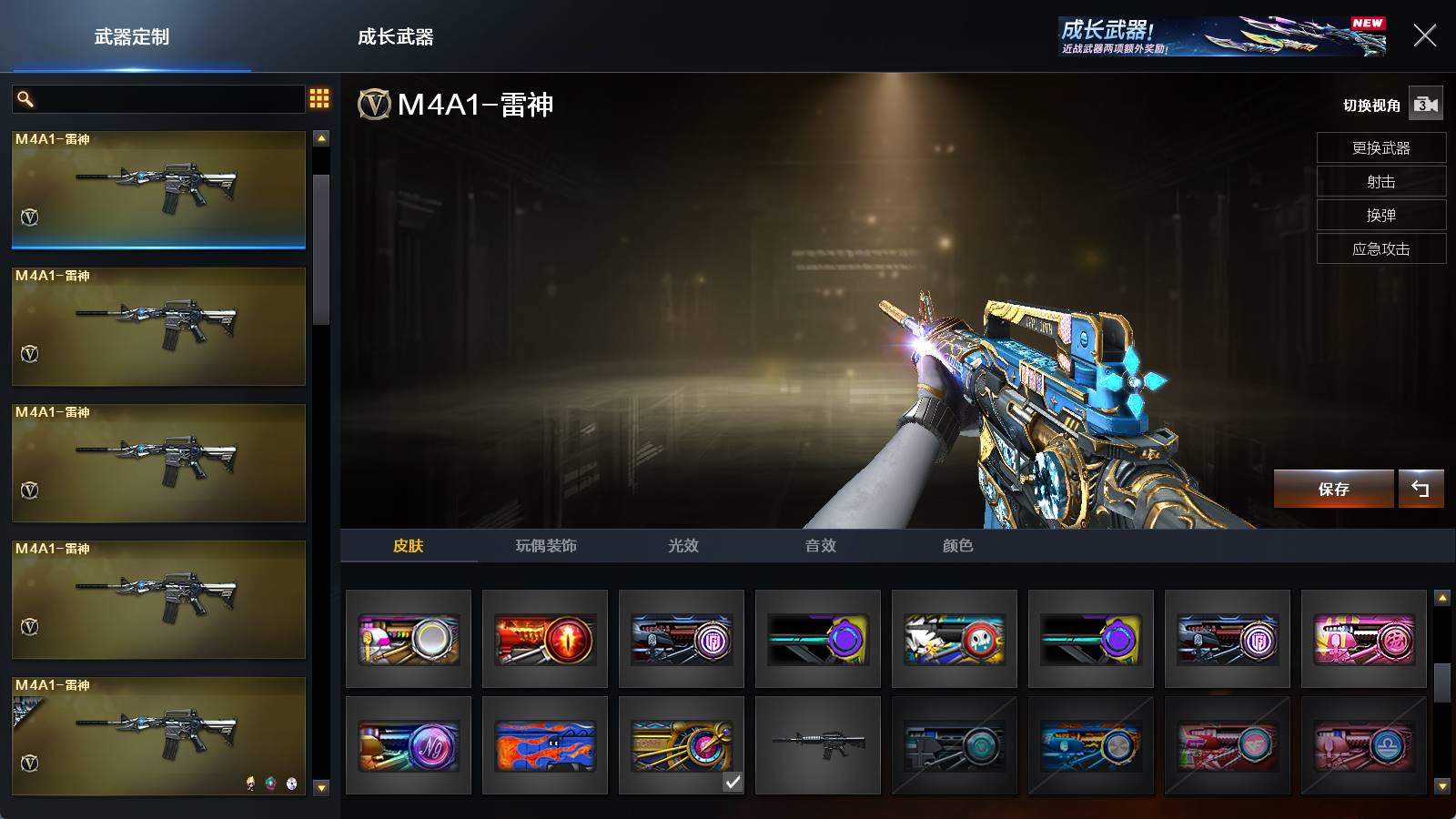Click the 成长武器 promotional banner
1456x819 pixels.
(x=1221, y=36)
